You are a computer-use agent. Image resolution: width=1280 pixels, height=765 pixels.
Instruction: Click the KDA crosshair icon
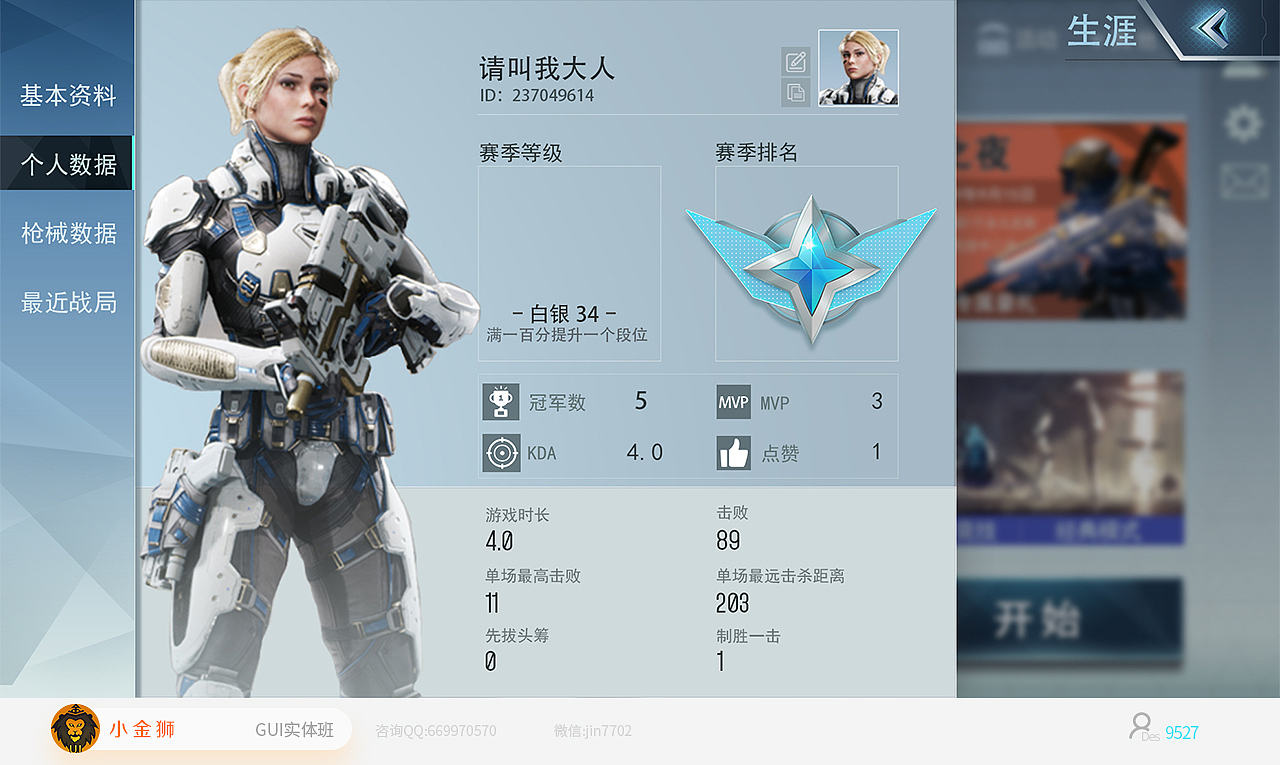501,451
